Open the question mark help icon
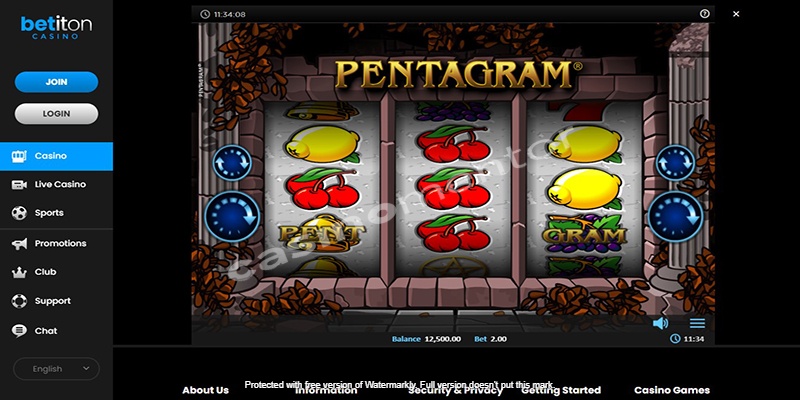The width and height of the screenshot is (800, 400). coord(705,14)
